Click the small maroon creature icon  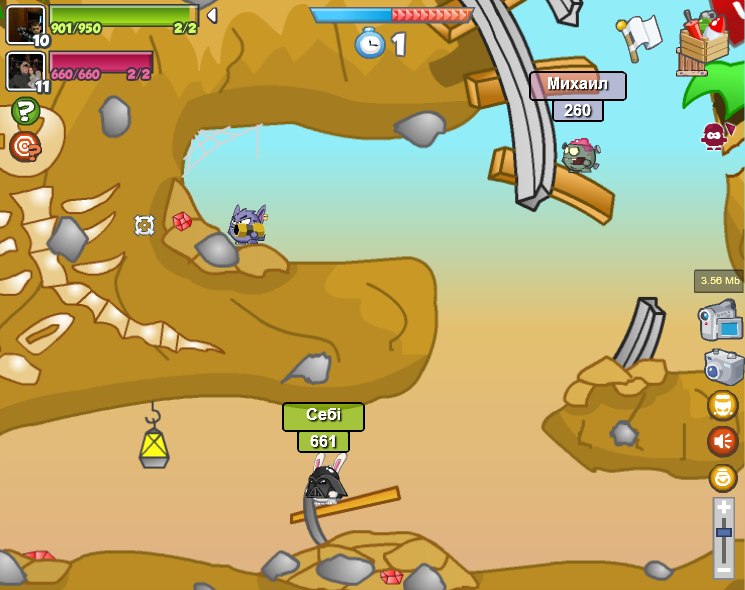pyautogui.click(x=713, y=135)
